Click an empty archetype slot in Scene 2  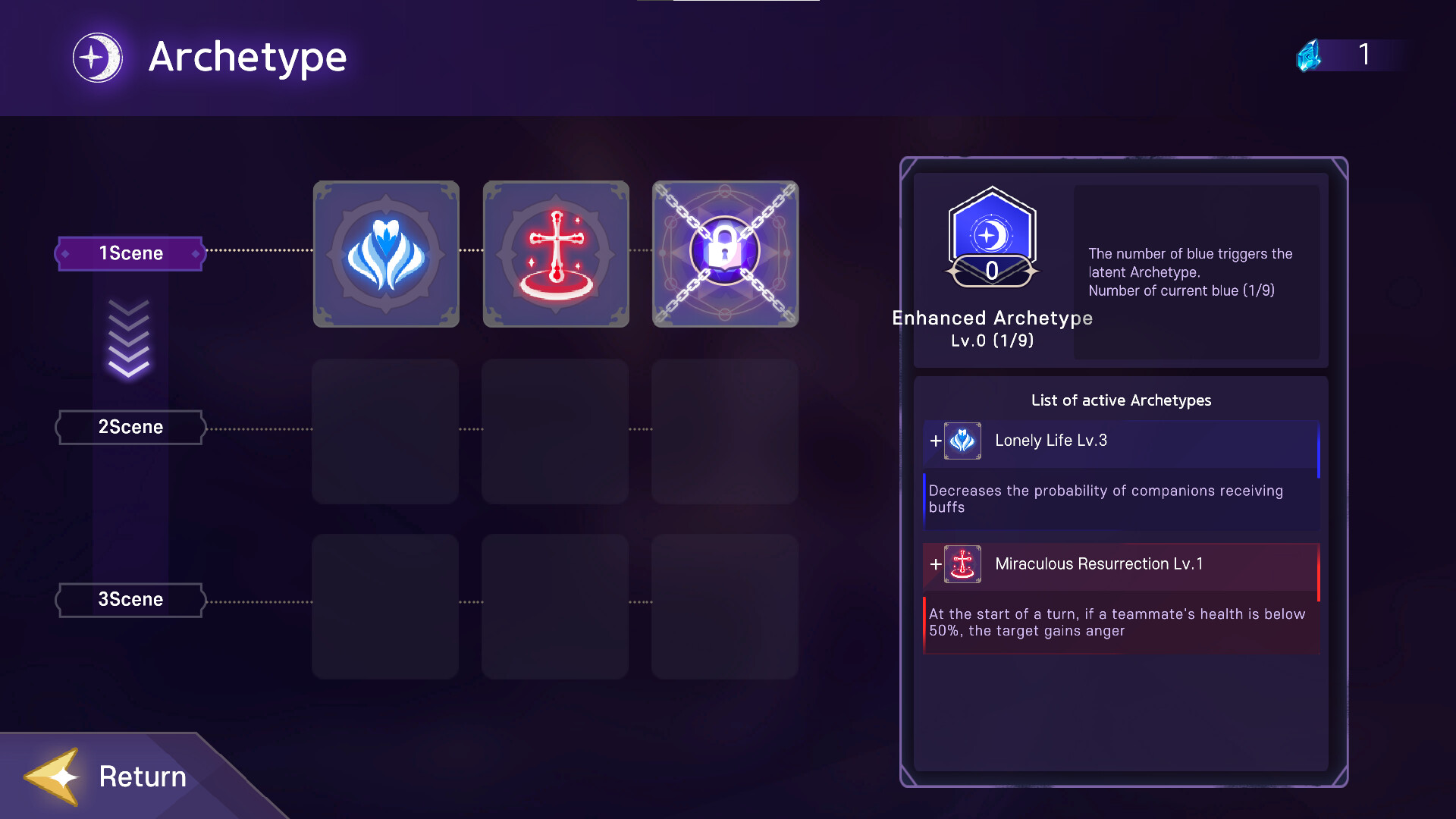click(385, 432)
